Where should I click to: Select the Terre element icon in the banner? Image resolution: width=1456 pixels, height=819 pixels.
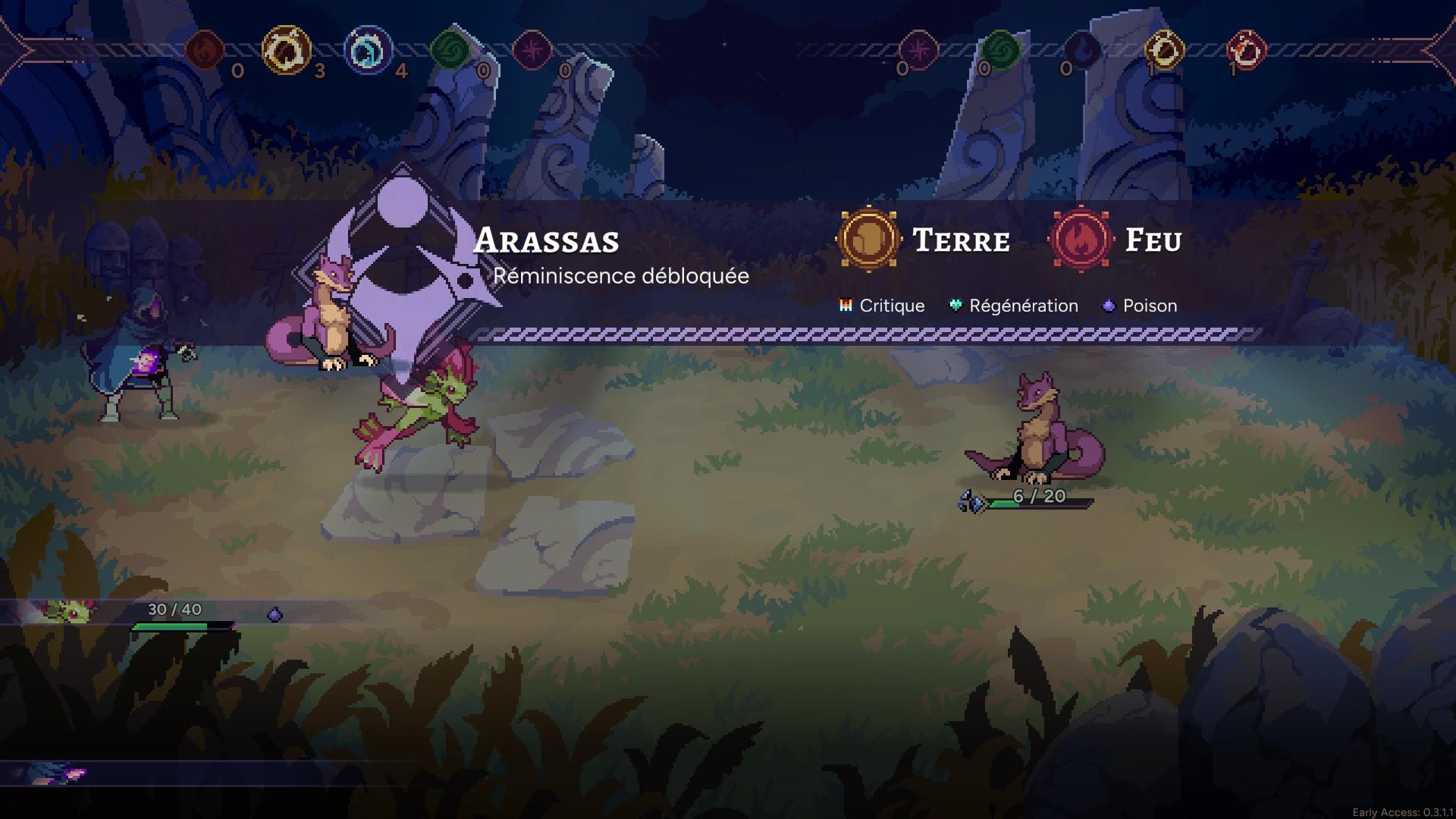(868, 240)
